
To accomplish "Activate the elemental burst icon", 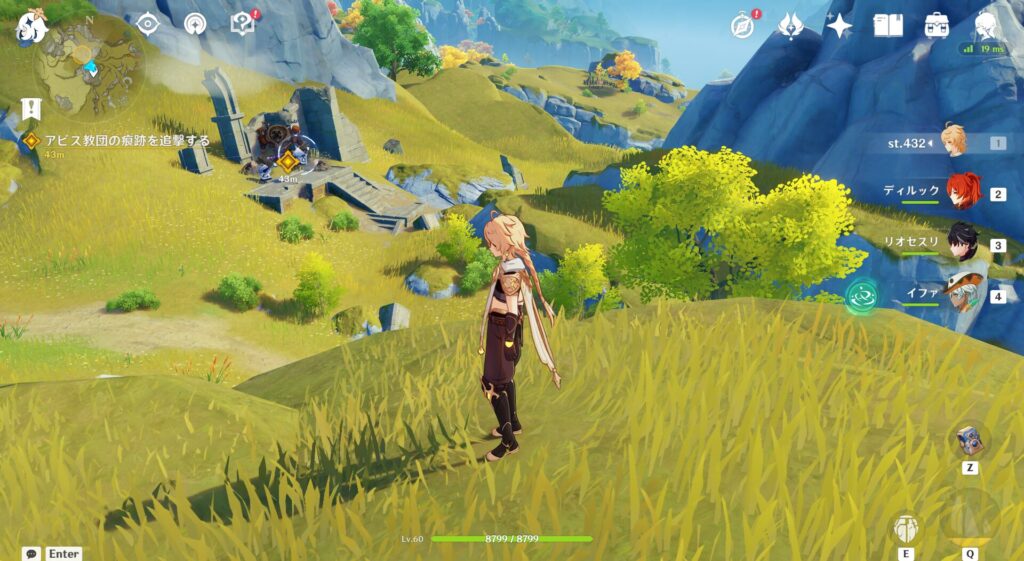I will (969, 519).
